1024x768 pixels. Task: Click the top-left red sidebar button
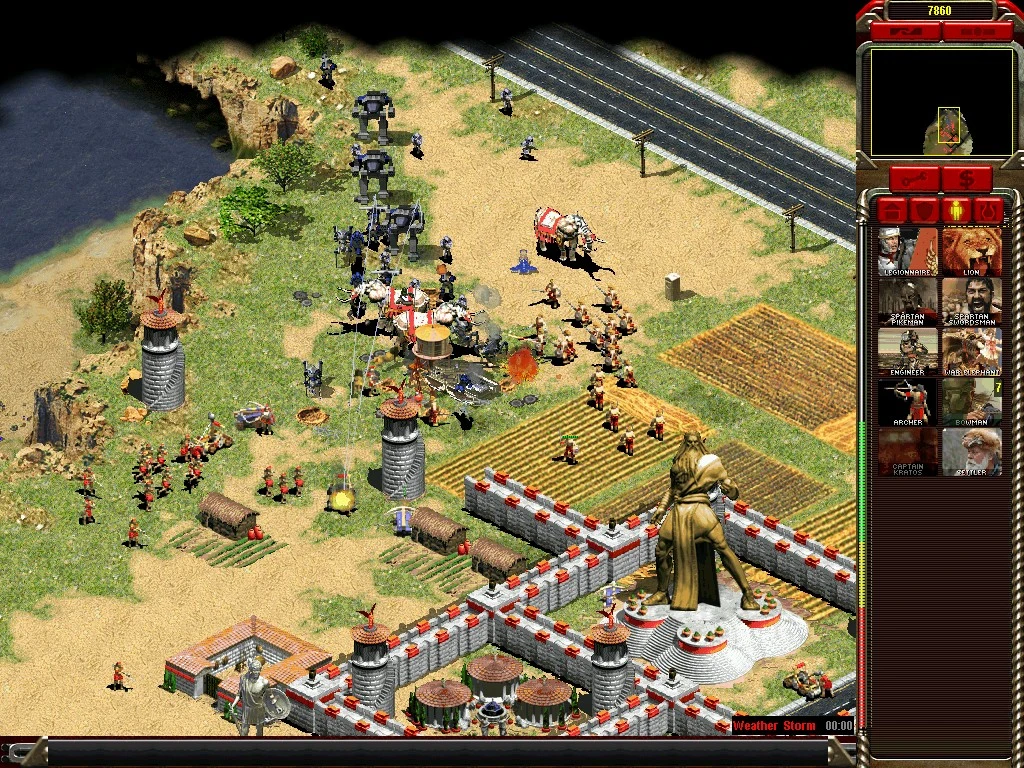[905, 32]
